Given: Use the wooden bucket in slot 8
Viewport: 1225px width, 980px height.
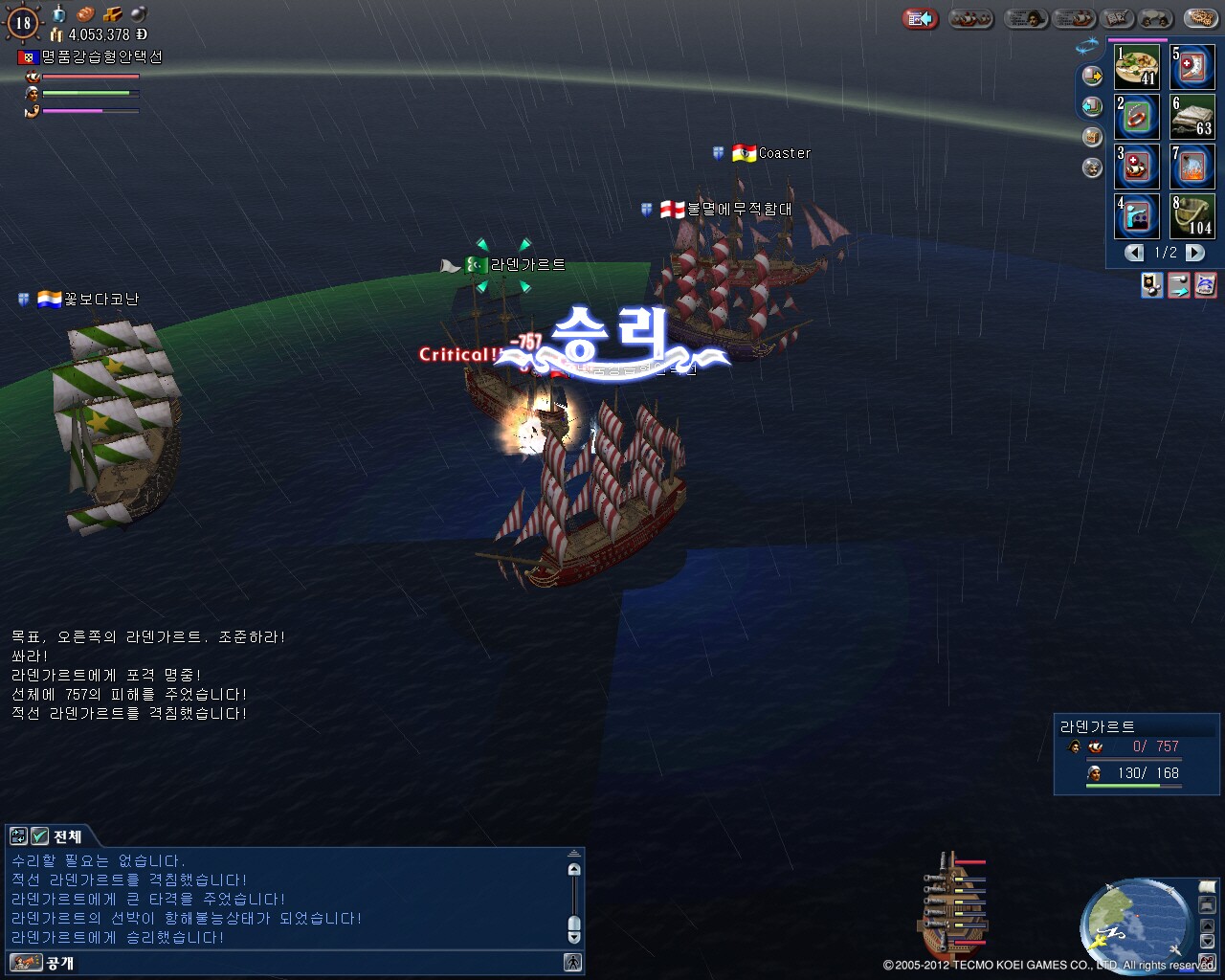Looking at the screenshot, I should pos(1192,216).
